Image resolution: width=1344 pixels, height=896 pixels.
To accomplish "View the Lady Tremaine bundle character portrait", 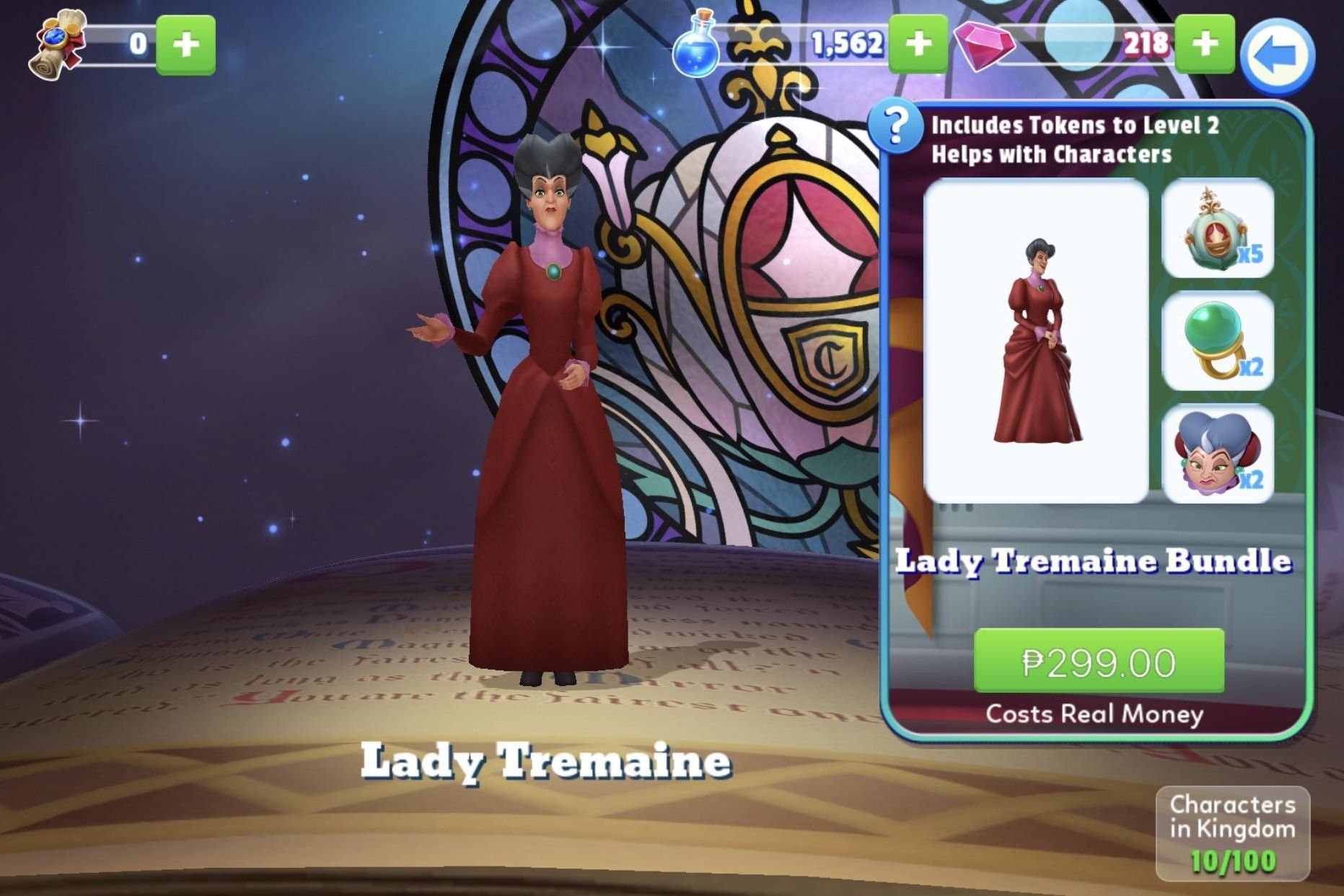I will click(x=1036, y=341).
